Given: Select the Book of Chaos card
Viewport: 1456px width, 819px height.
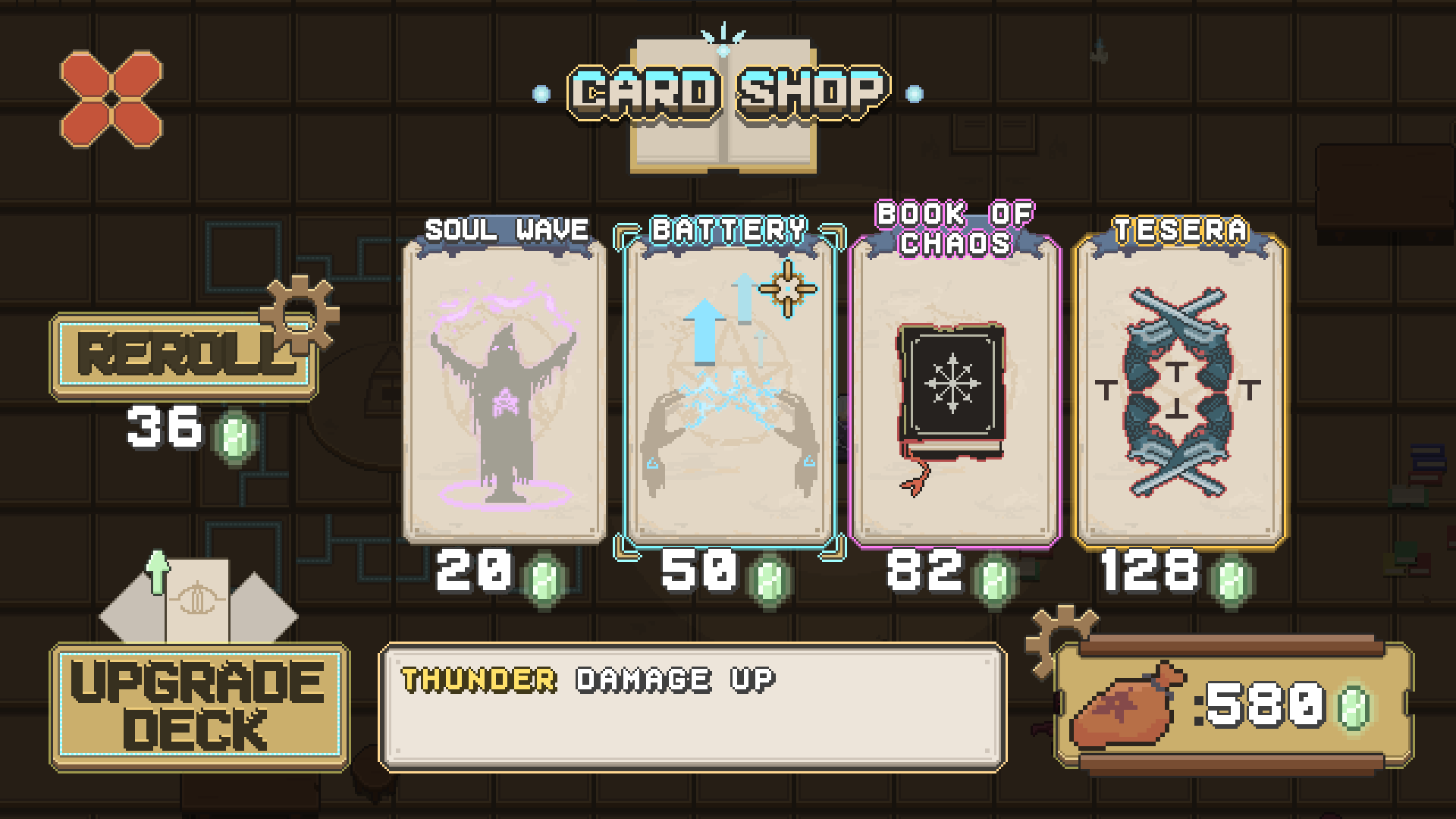Looking at the screenshot, I should pyautogui.click(x=954, y=394).
